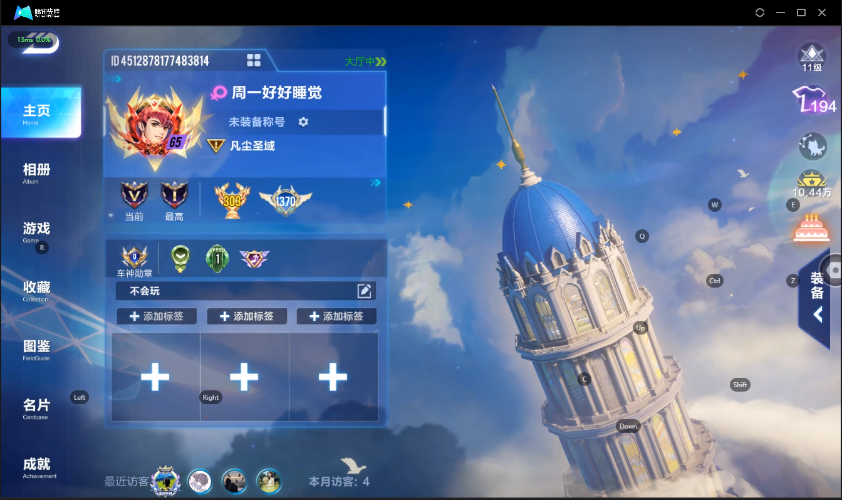Image resolution: width=842 pixels, height=500 pixels.
Task: Switch to the 图鉴 (FieldGuide) tab
Action: tap(37, 349)
